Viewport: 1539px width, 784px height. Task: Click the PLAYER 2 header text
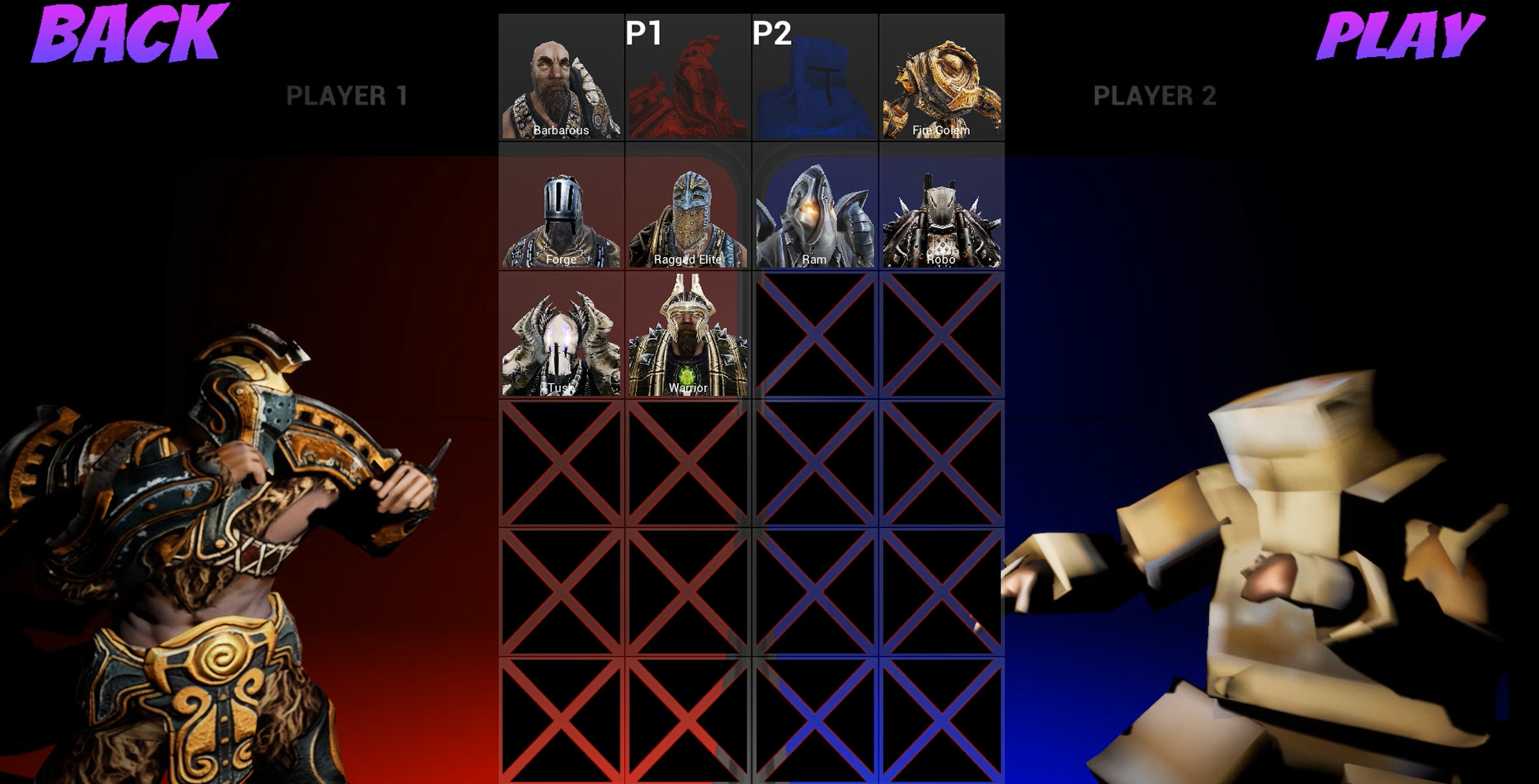[x=1155, y=95]
